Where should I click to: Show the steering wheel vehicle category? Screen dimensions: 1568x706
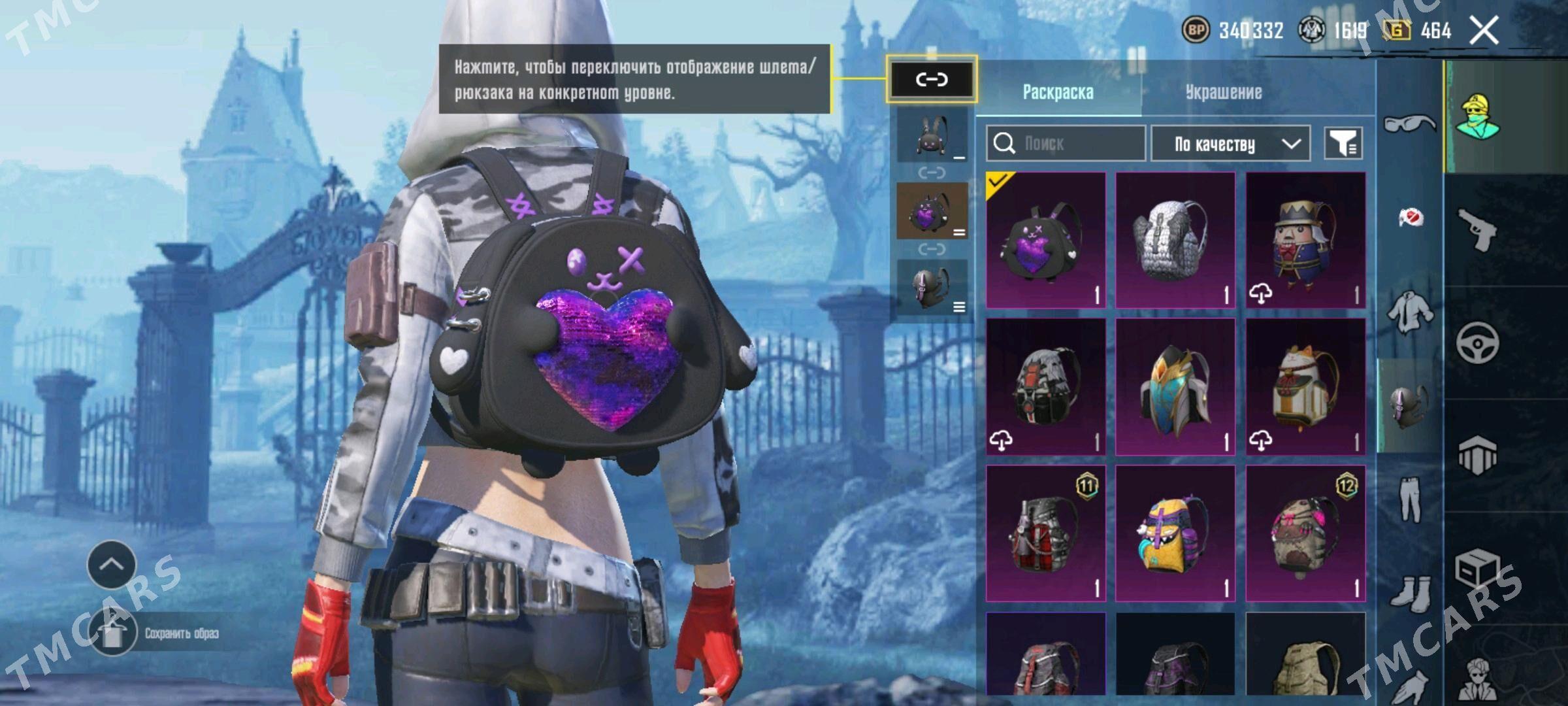pyautogui.click(x=1478, y=342)
